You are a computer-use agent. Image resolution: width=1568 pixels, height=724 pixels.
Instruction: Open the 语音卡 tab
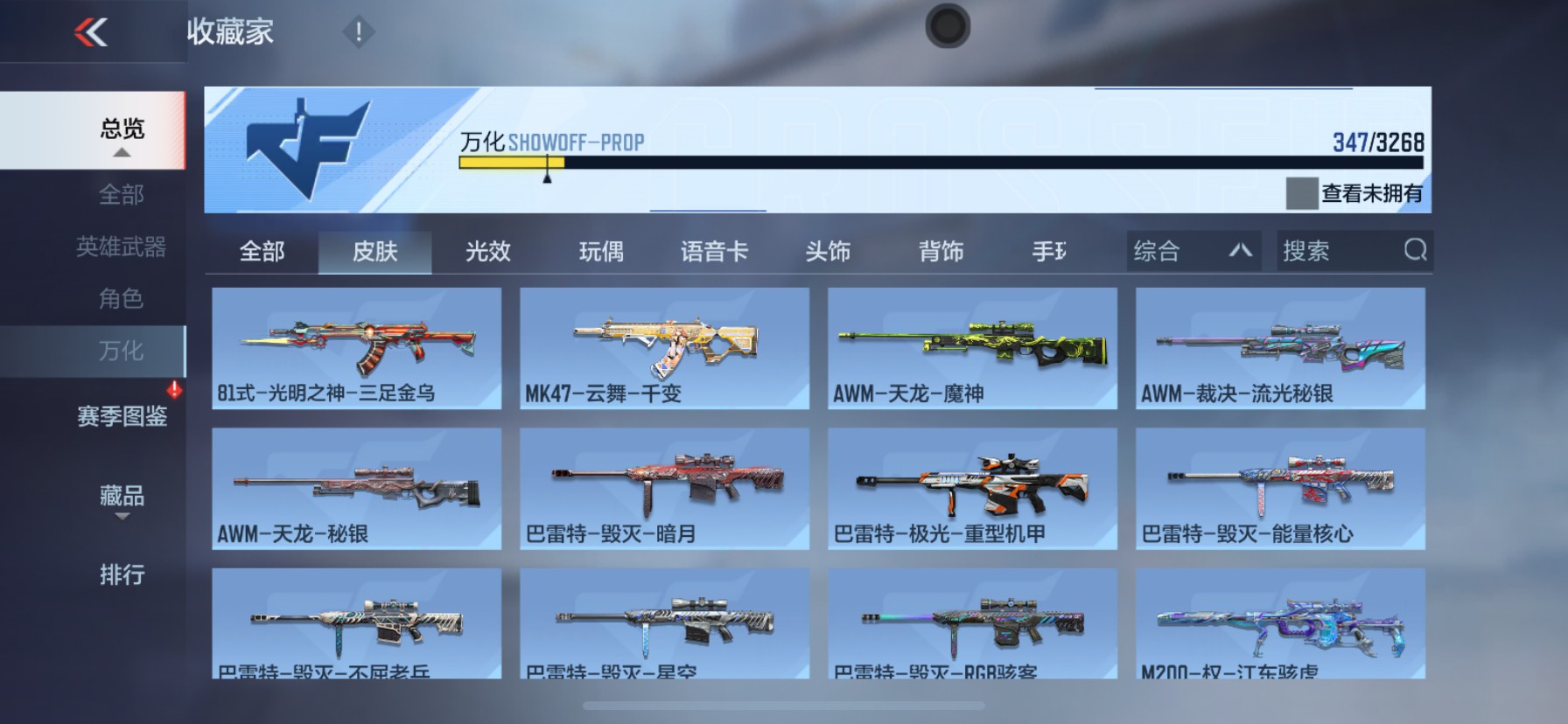click(714, 251)
